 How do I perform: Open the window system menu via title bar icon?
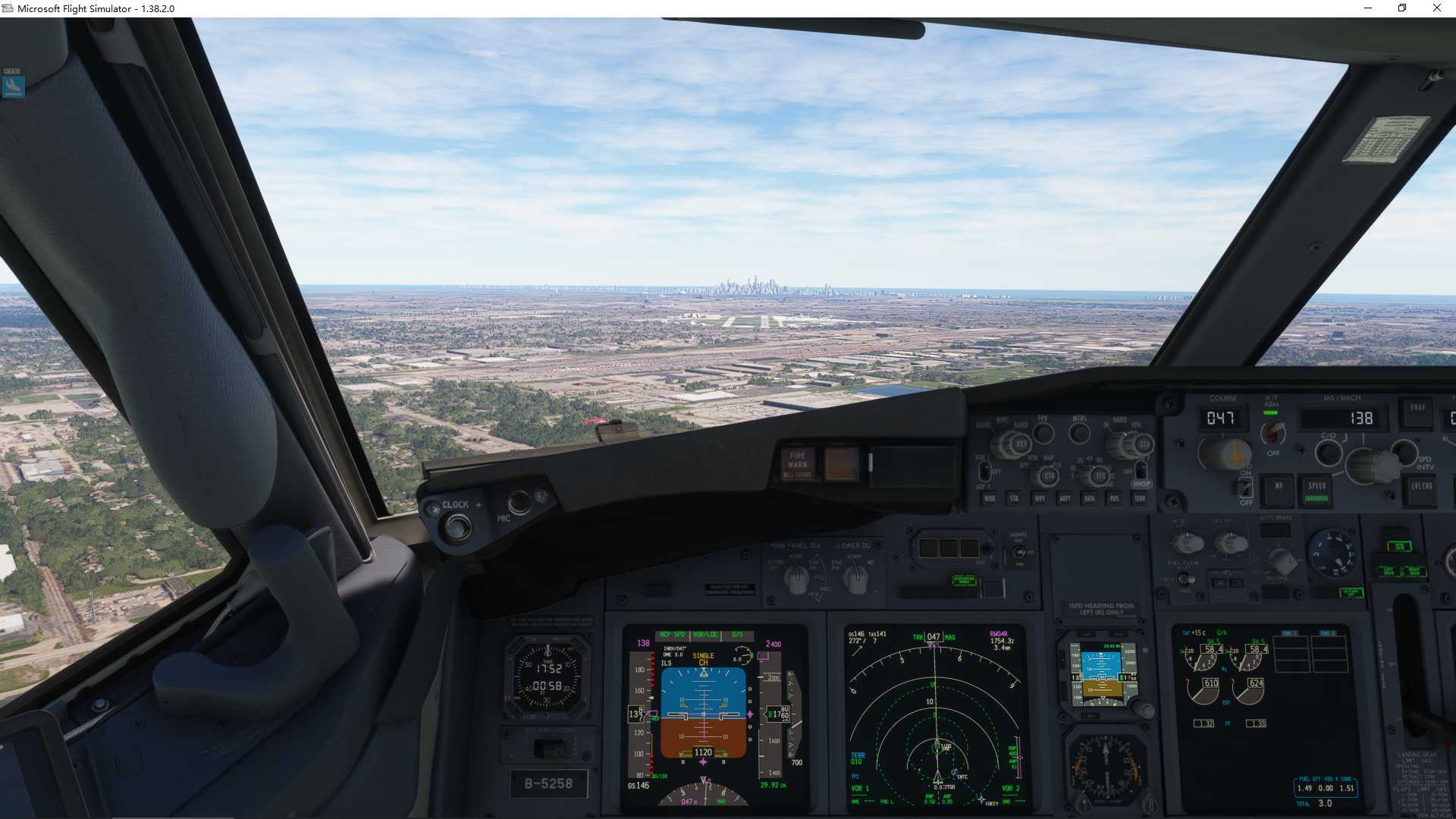8,8
